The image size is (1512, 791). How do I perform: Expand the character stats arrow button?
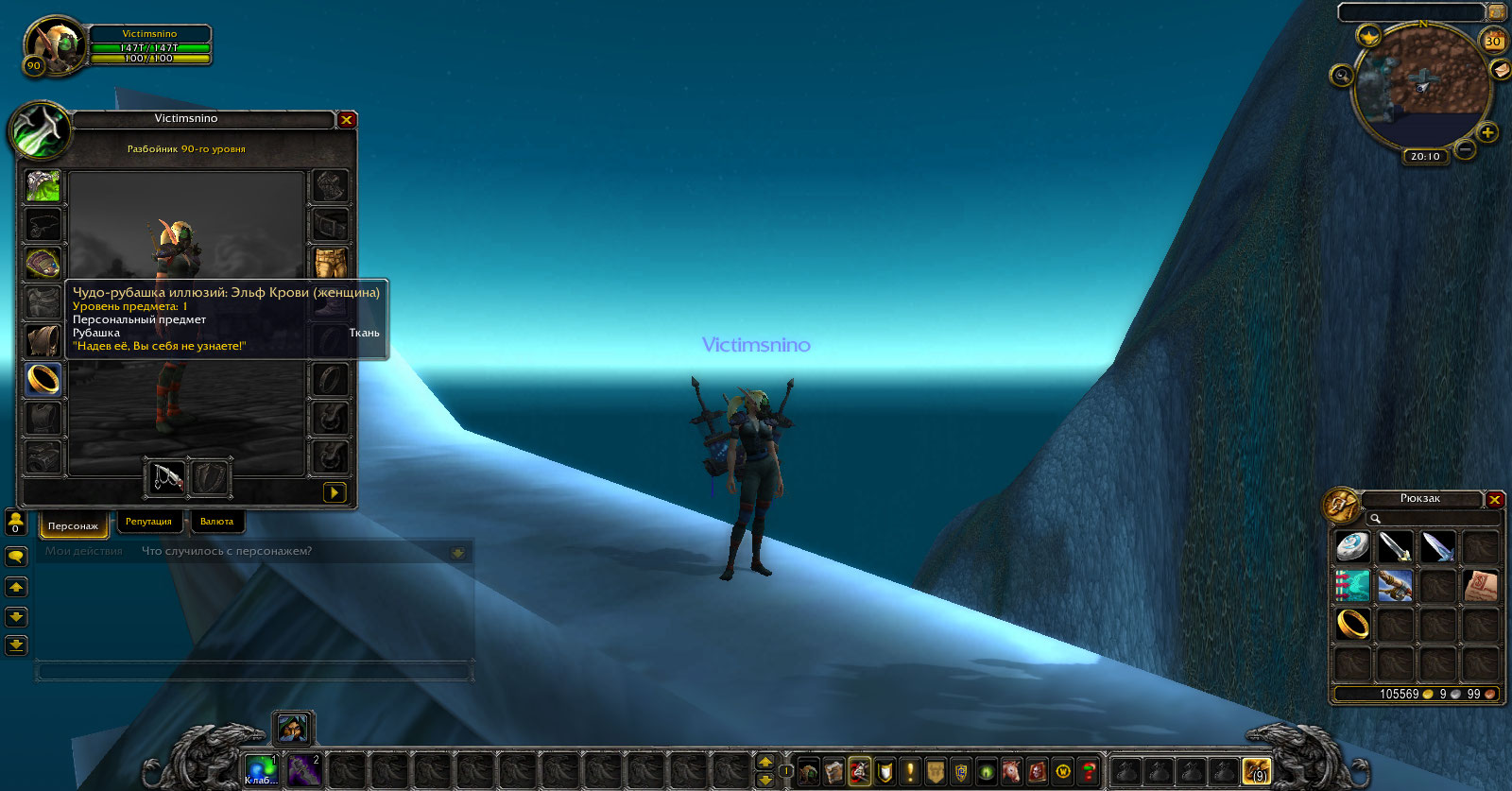[334, 492]
